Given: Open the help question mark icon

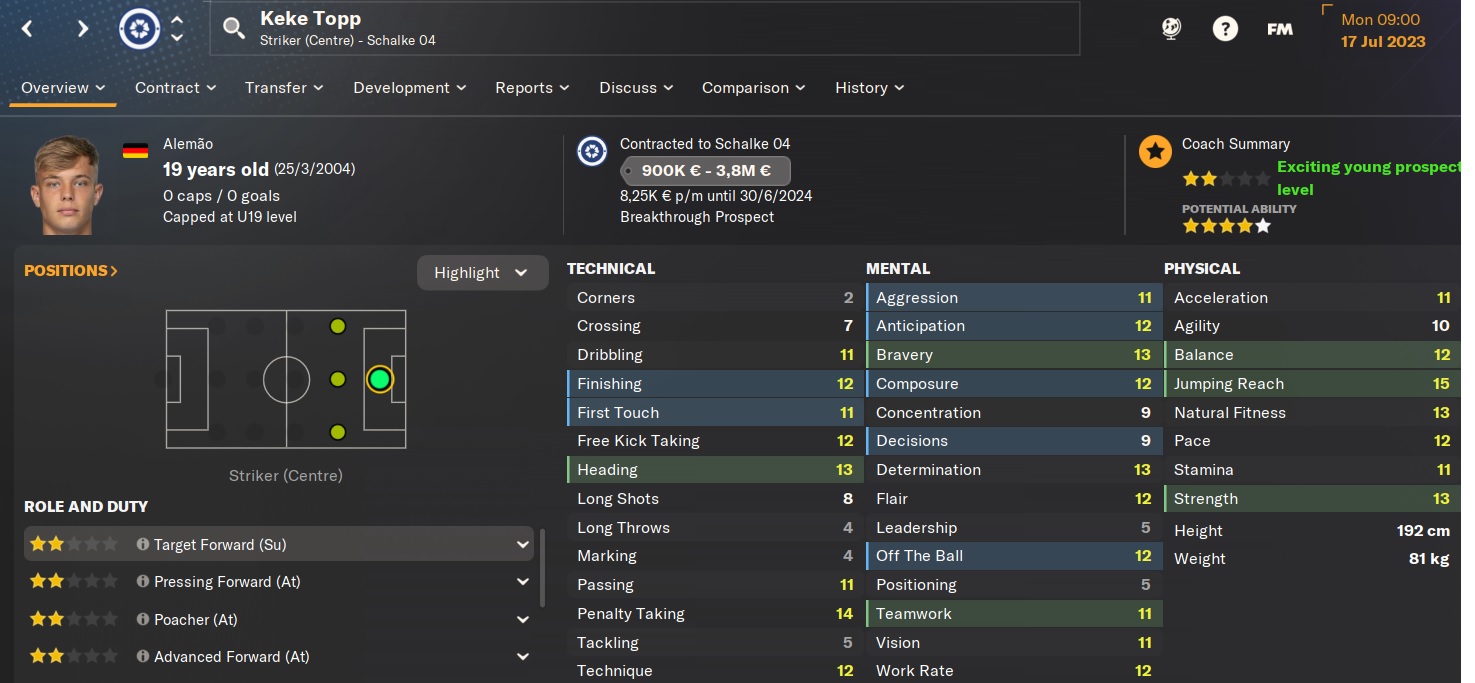Looking at the screenshot, I should pos(1225,29).
